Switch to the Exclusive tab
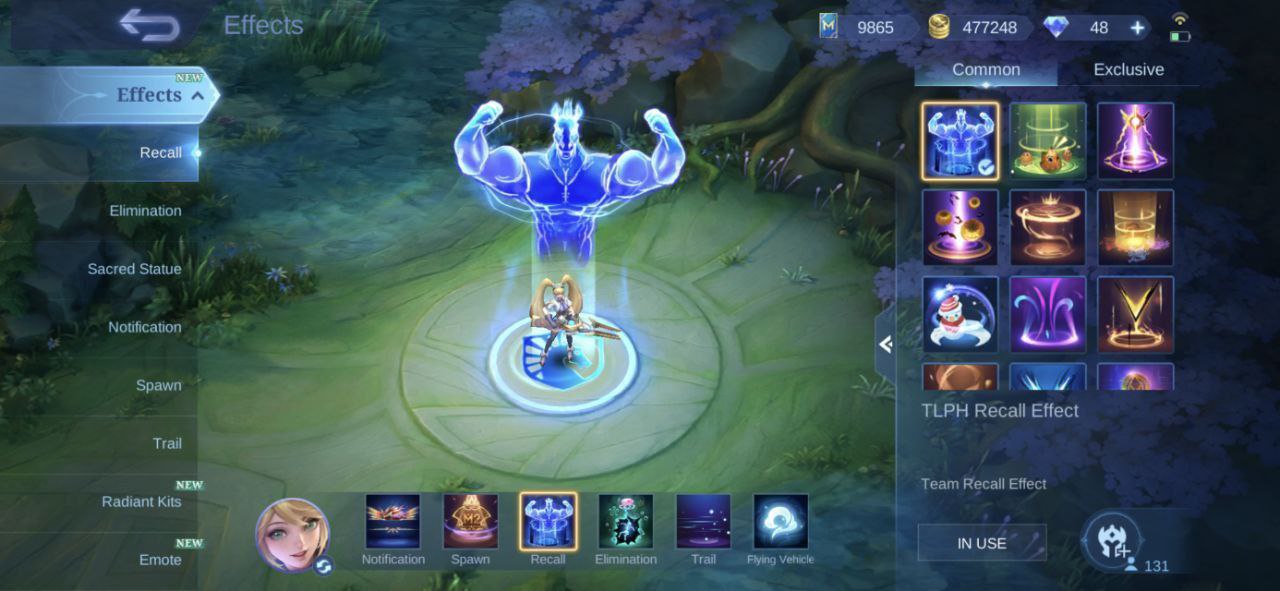The image size is (1280, 591). click(x=1128, y=70)
